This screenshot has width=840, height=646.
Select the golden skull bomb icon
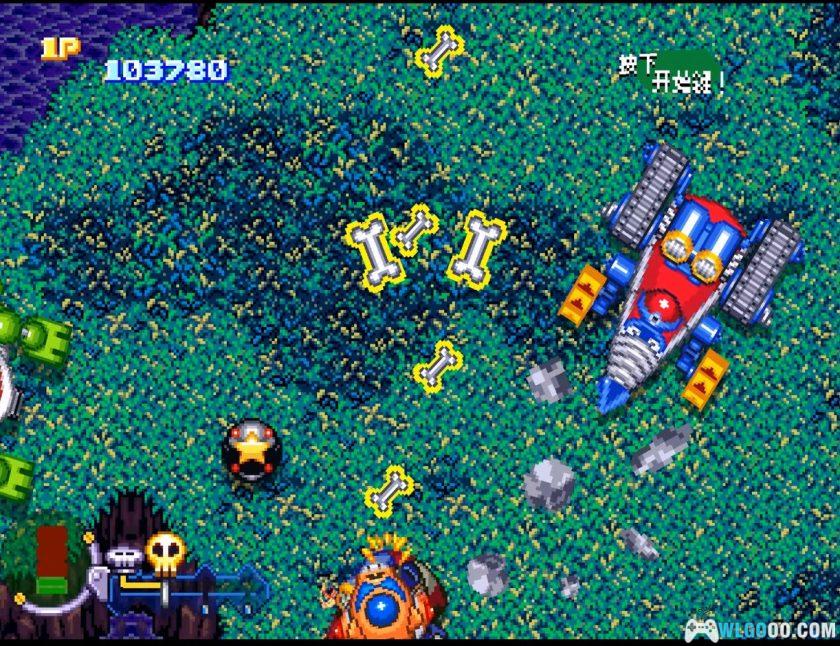coord(164,551)
